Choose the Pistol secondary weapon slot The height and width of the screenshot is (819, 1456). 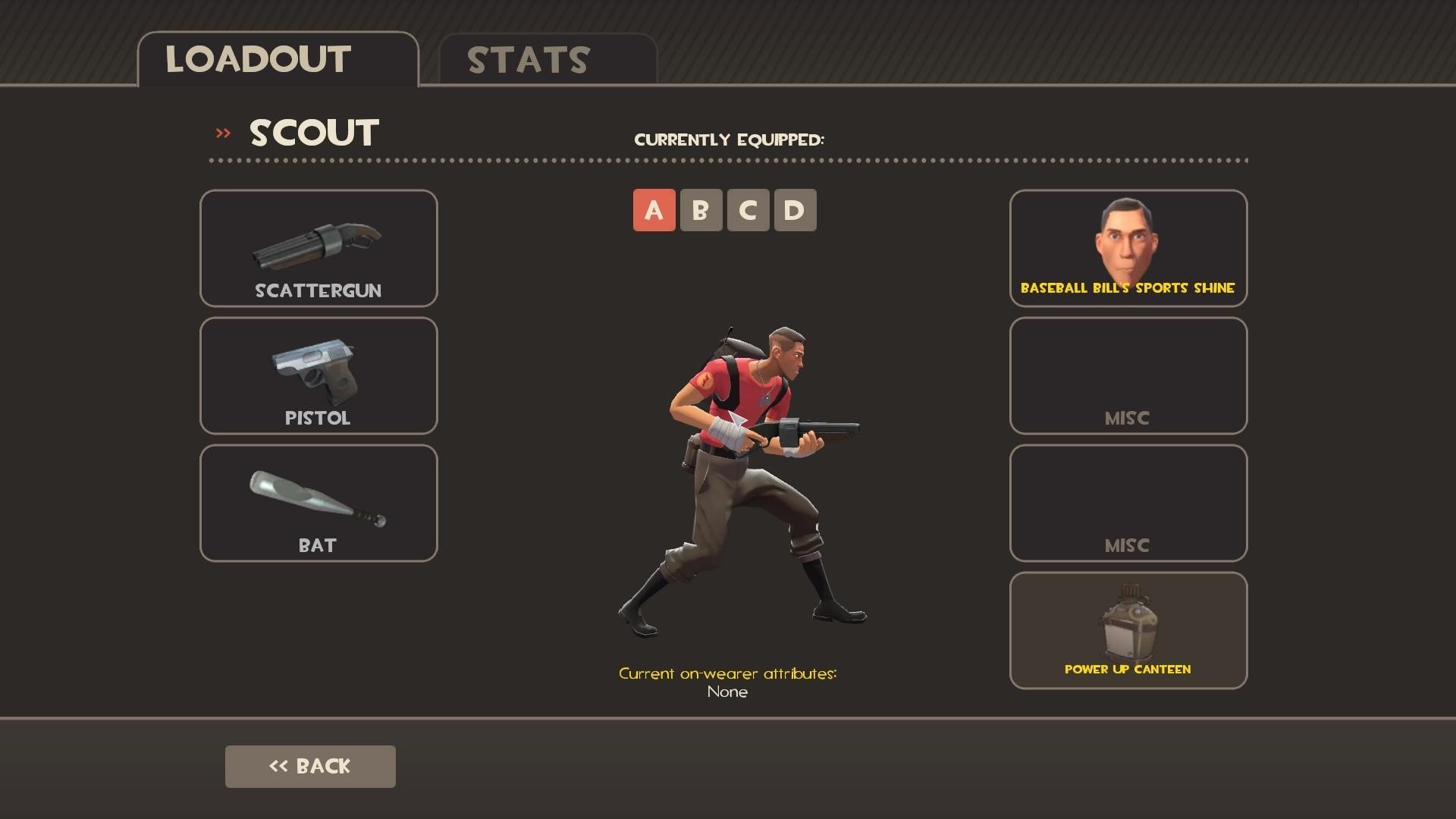(318, 375)
